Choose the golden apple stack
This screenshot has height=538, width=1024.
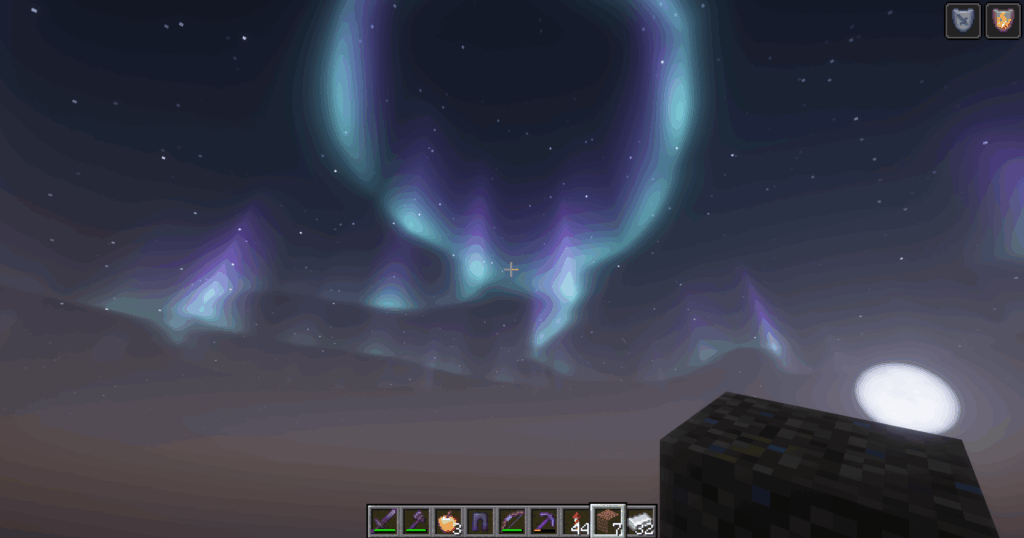point(448,520)
